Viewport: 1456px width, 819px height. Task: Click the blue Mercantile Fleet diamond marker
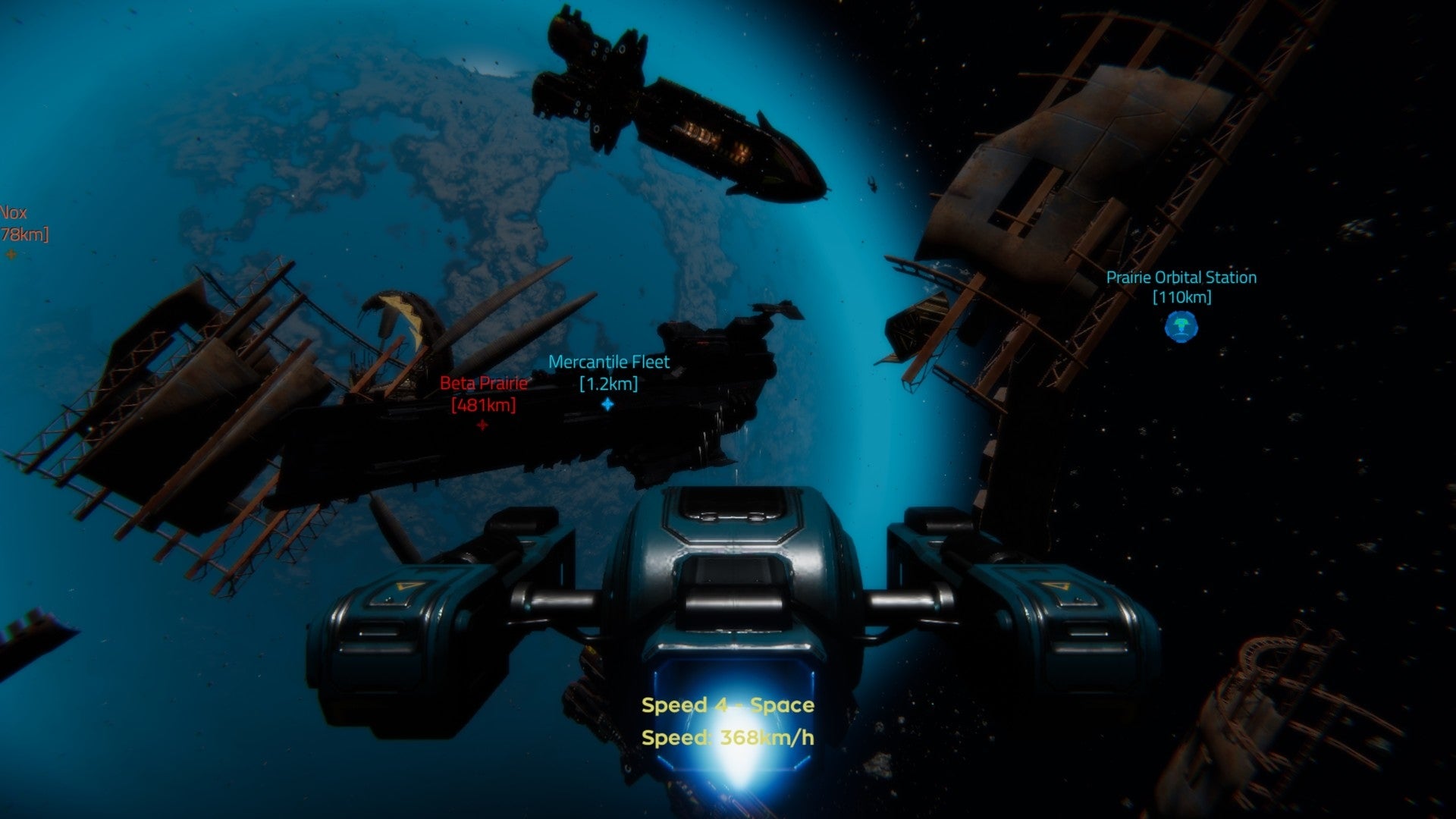(608, 406)
